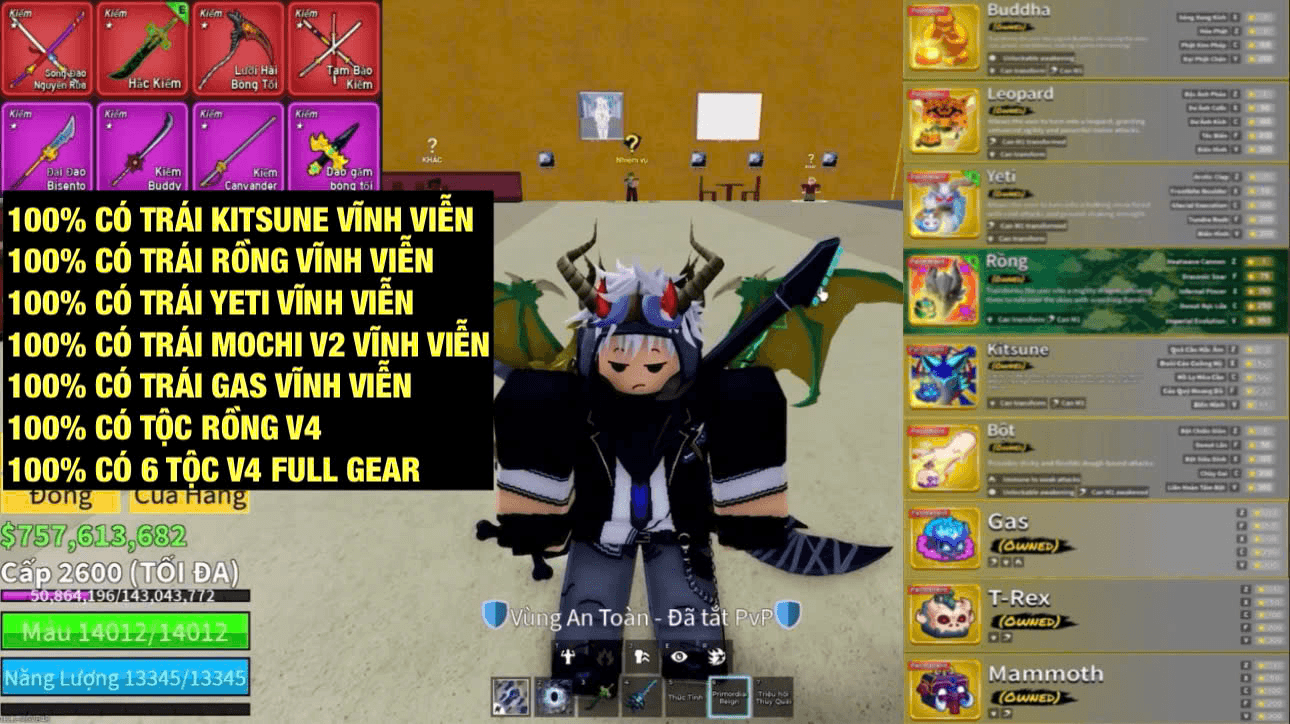Toggle the dragon claw transformation ability
1290x724 pixels.
tap(717, 656)
